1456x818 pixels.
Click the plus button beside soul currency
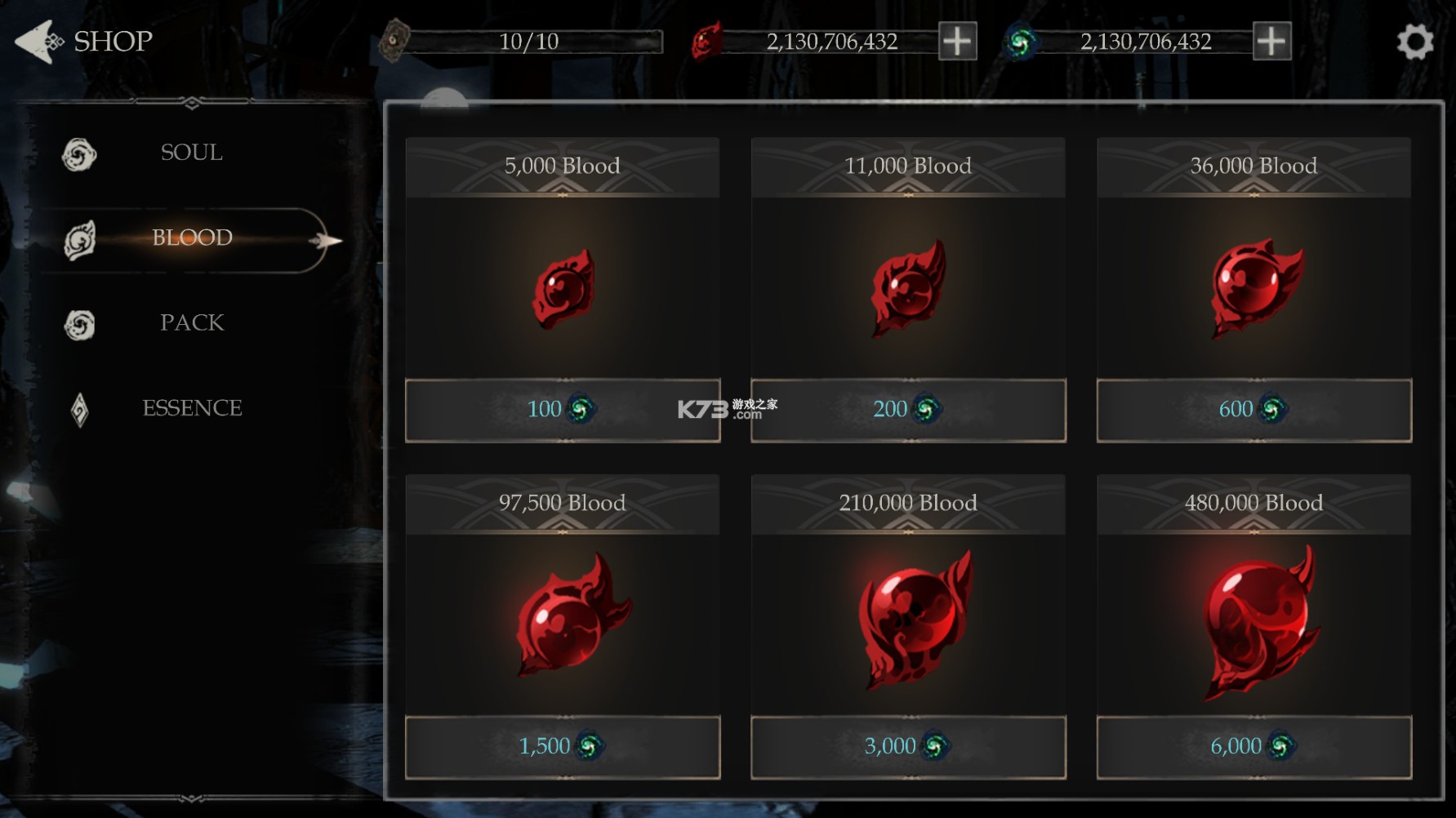pyautogui.click(x=1271, y=39)
